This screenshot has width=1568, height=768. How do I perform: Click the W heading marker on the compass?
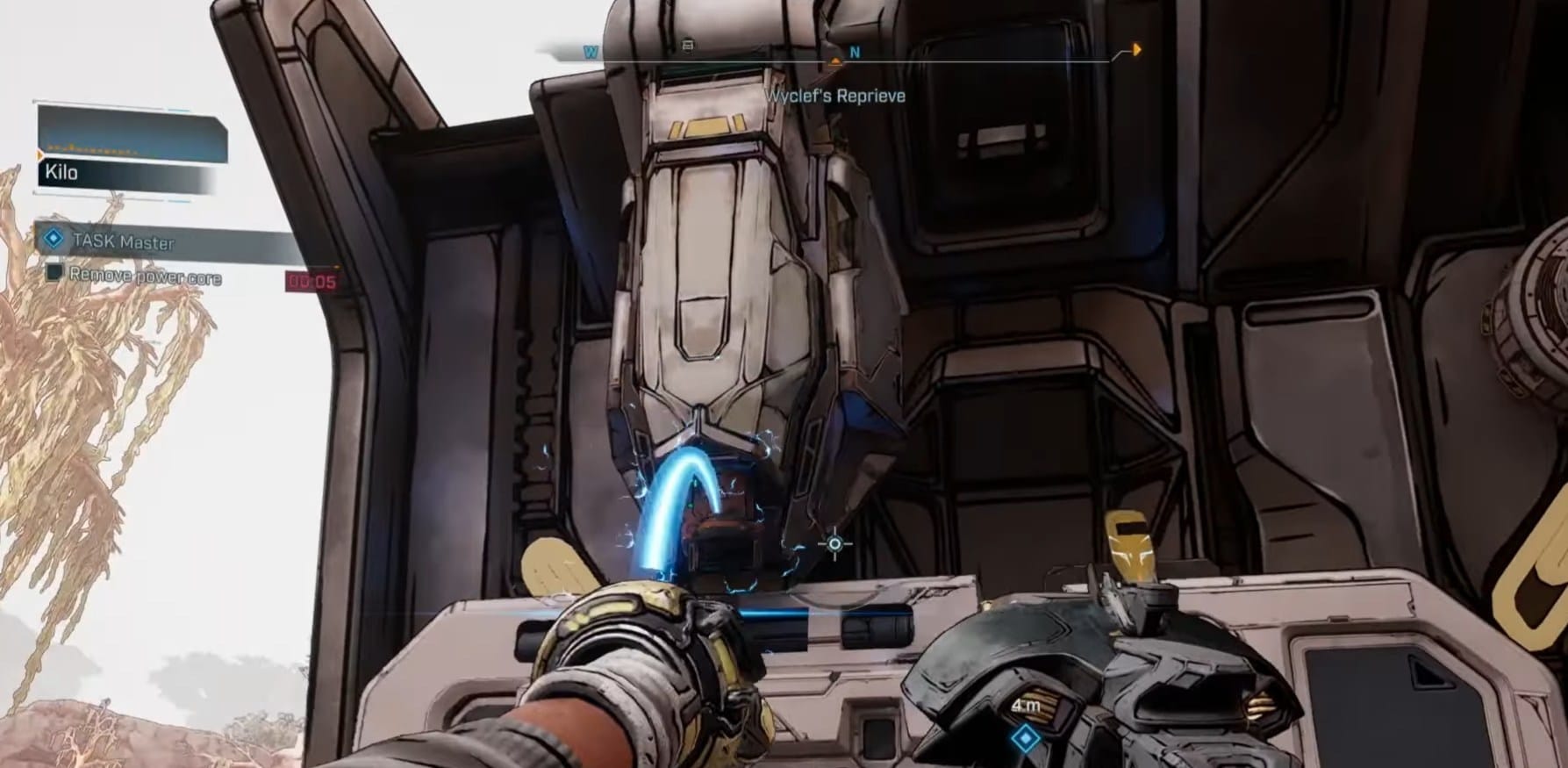tap(591, 50)
